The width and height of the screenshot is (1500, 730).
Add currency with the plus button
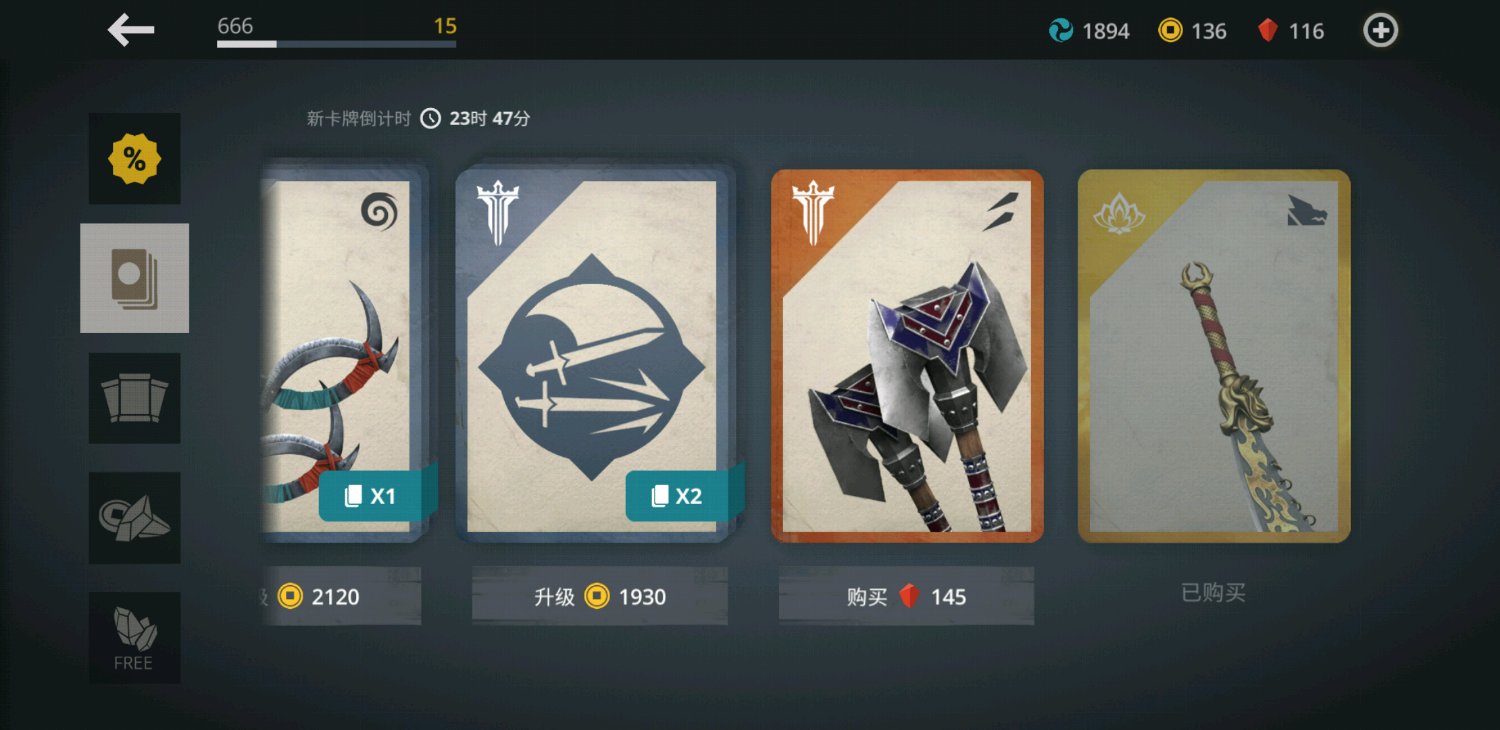pos(1380,31)
